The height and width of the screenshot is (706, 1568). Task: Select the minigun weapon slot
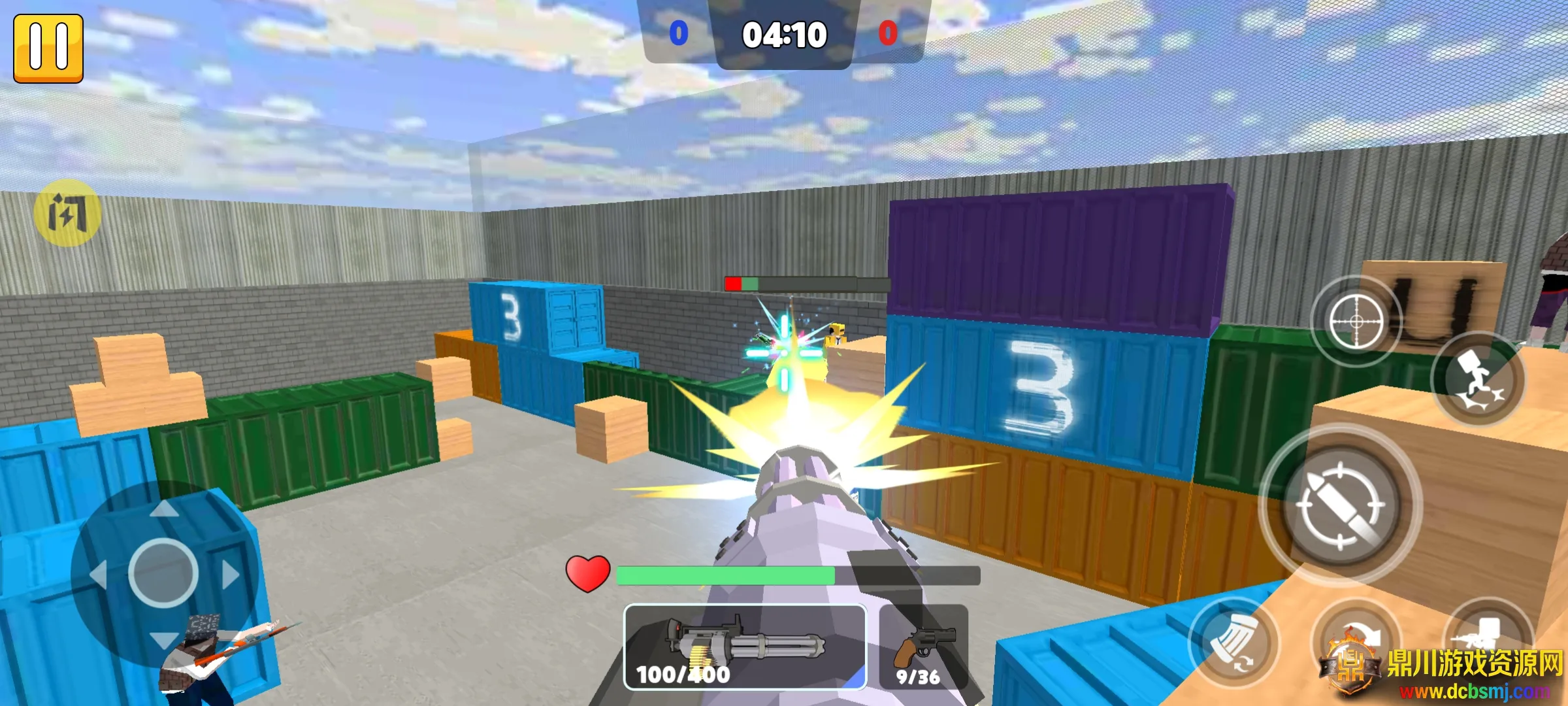tap(745, 647)
